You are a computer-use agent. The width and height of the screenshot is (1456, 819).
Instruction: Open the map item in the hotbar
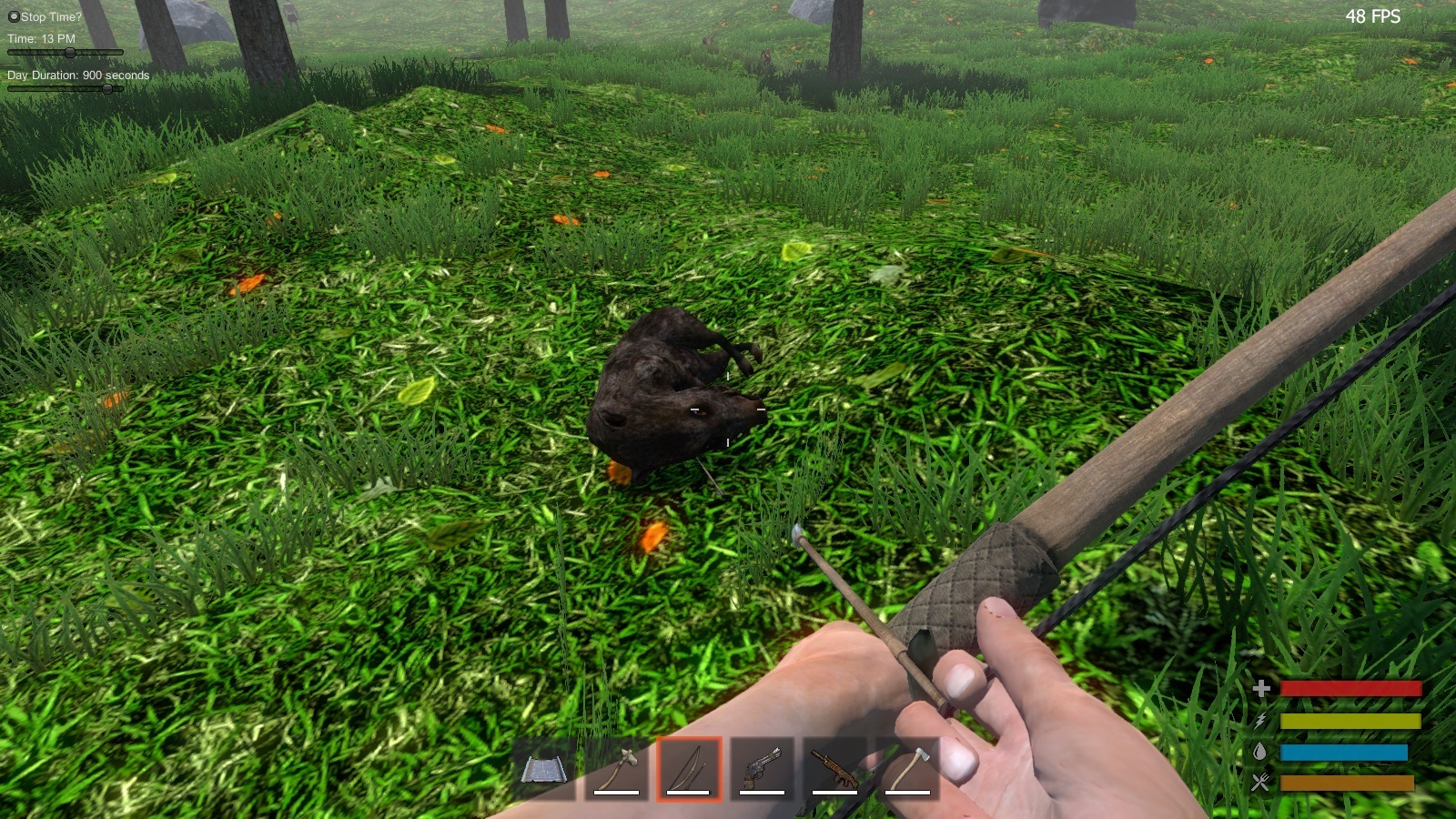(x=544, y=769)
